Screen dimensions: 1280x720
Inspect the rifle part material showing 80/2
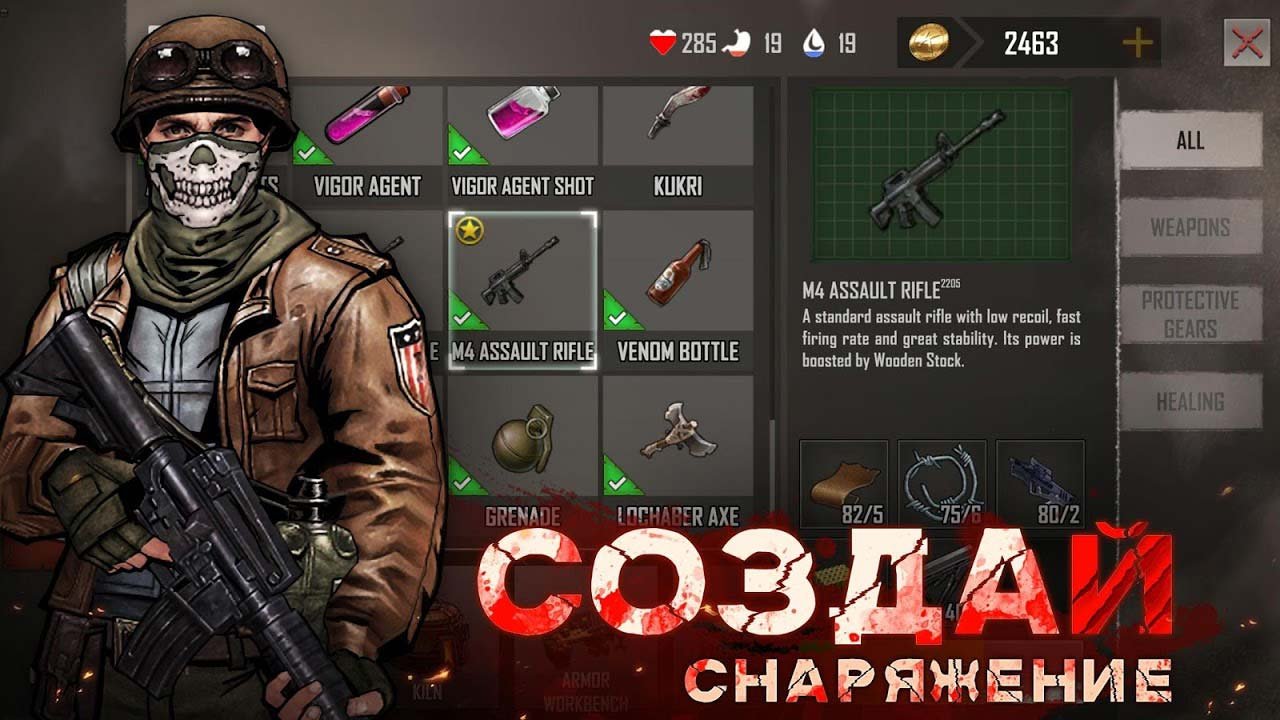point(1040,483)
